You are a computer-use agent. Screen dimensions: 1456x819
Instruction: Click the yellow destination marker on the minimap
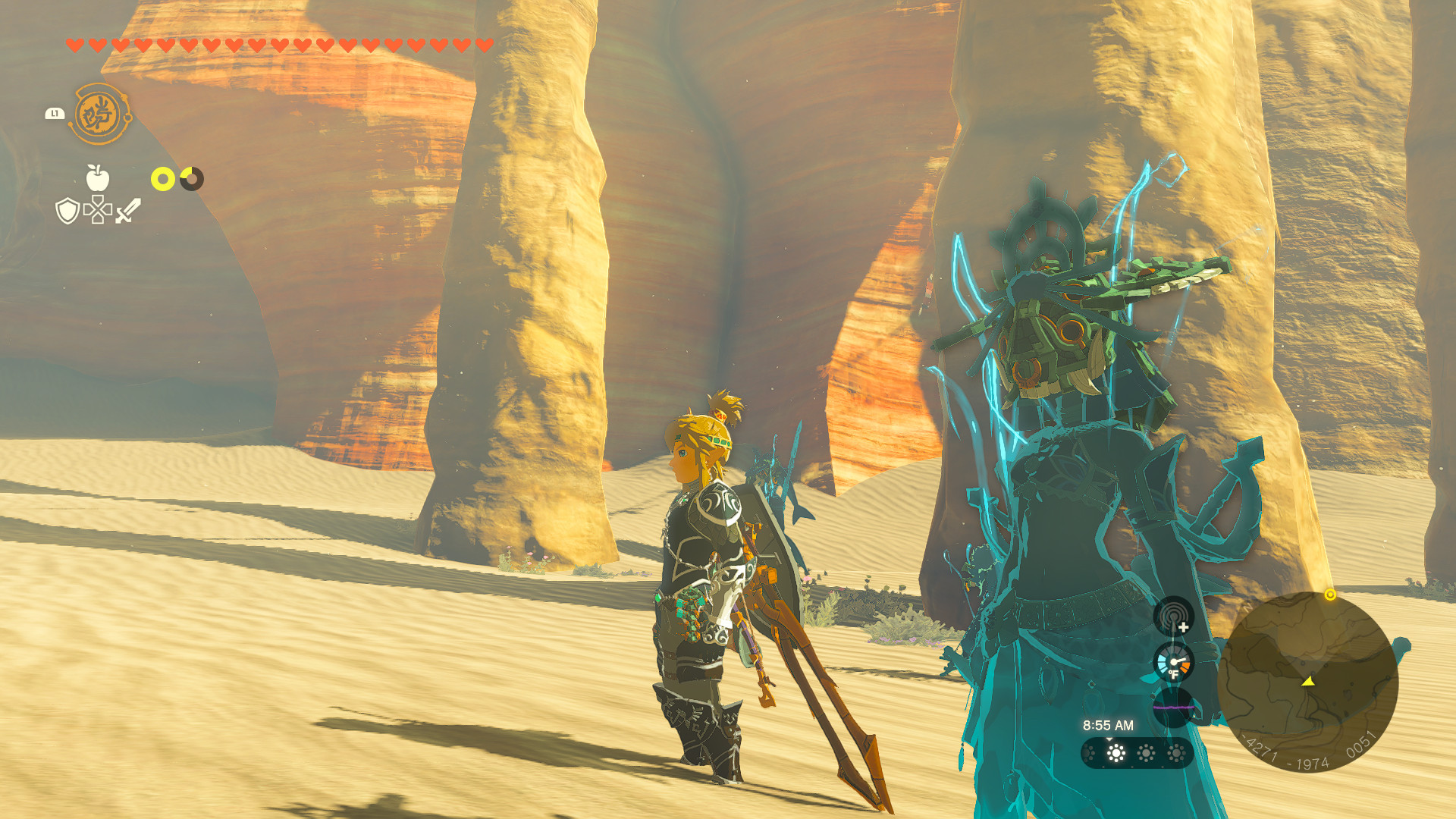click(x=1331, y=594)
